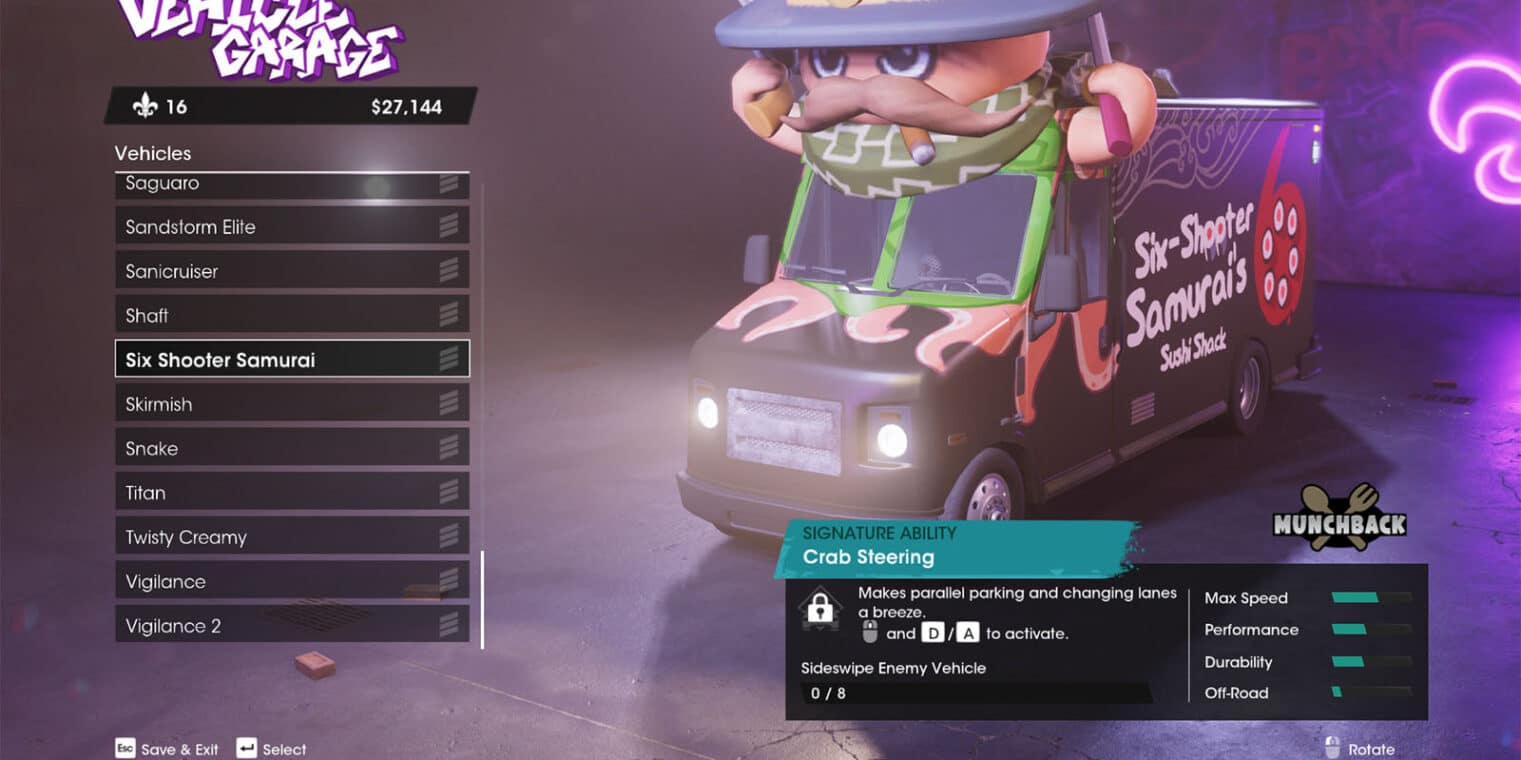Choose Sandstorm Elite from the vehicle list
Image resolution: width=1521 pixels, height=760 pixels.
coord(291,227)
